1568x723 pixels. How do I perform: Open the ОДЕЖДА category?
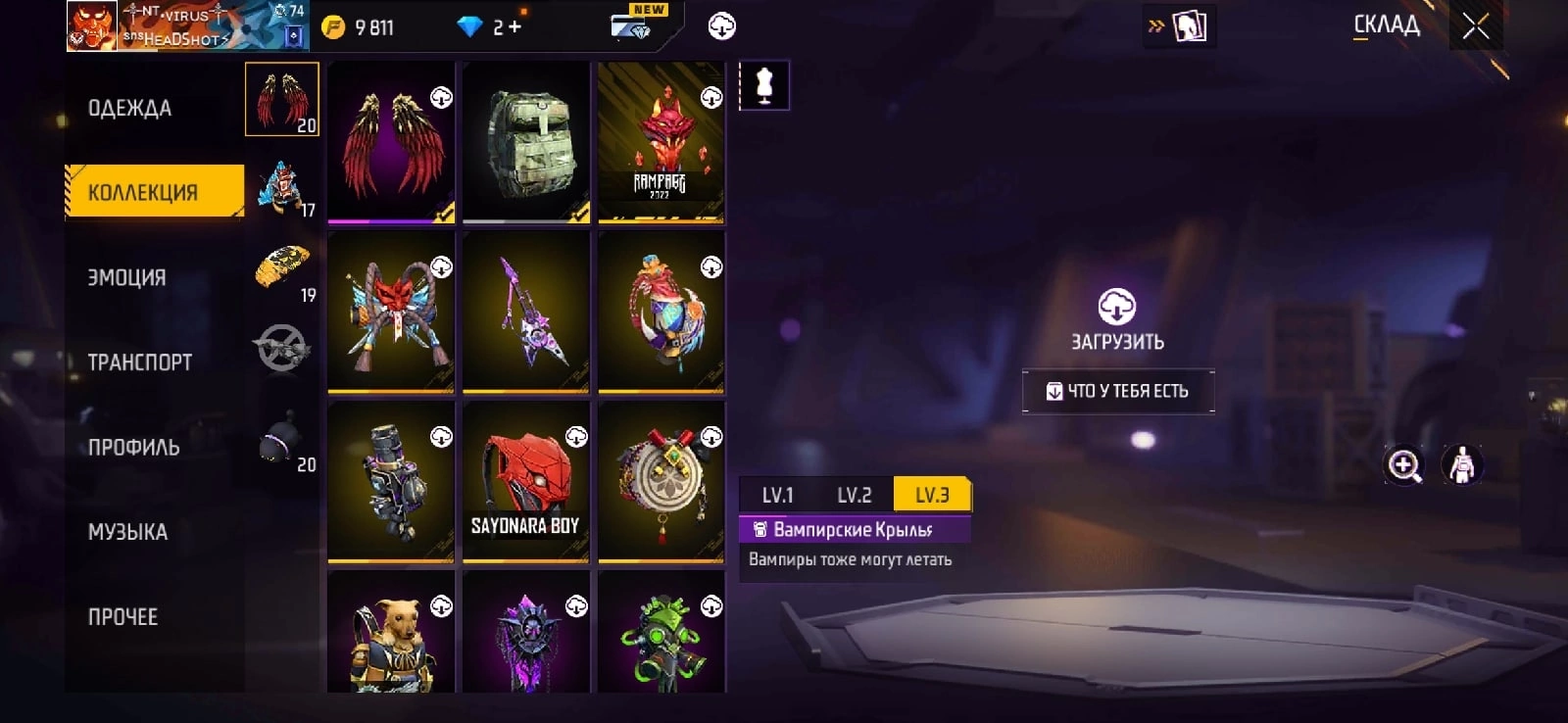click(129, 108)
